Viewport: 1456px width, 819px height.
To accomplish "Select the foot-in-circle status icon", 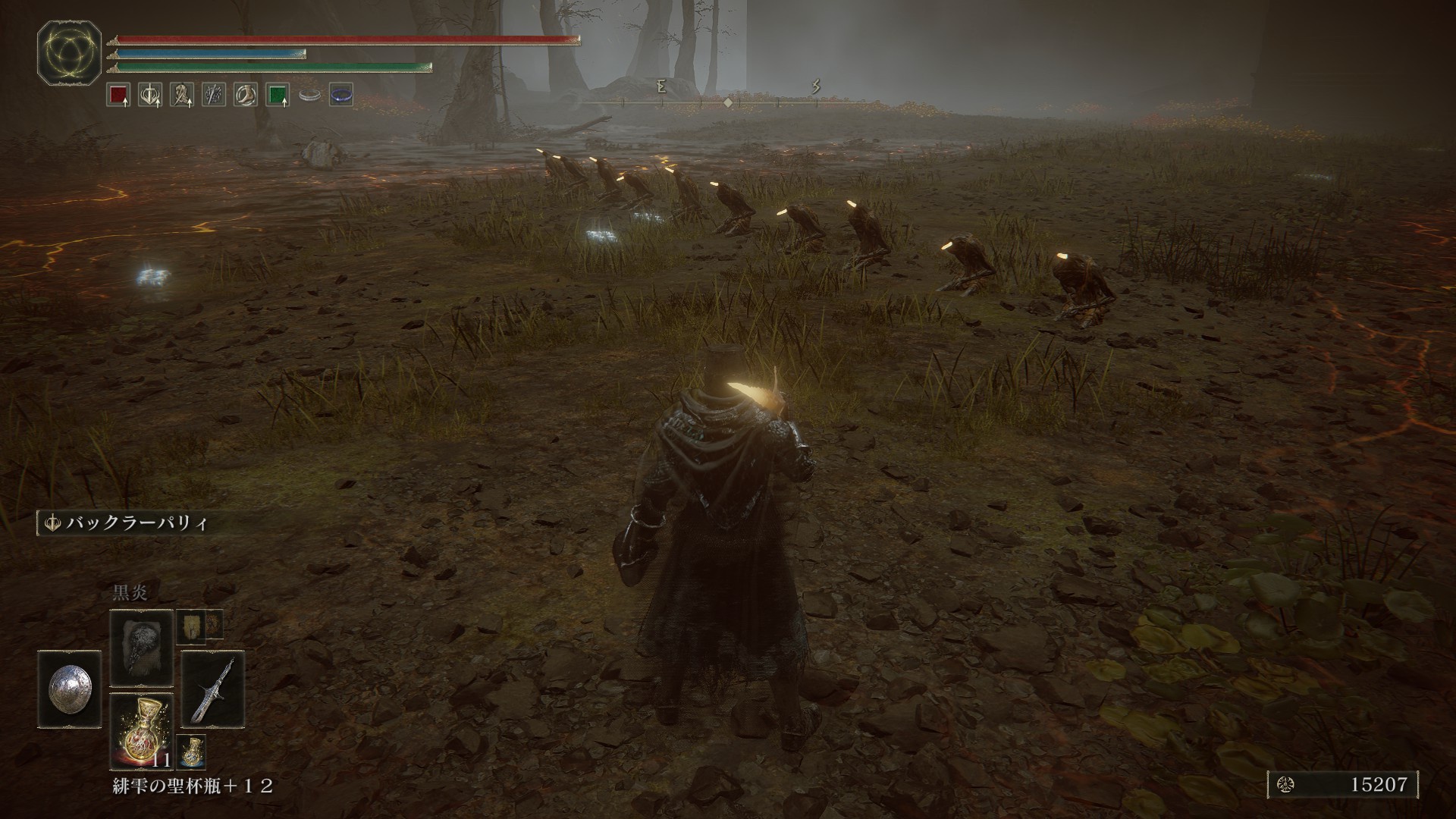I will click(245, 96).
